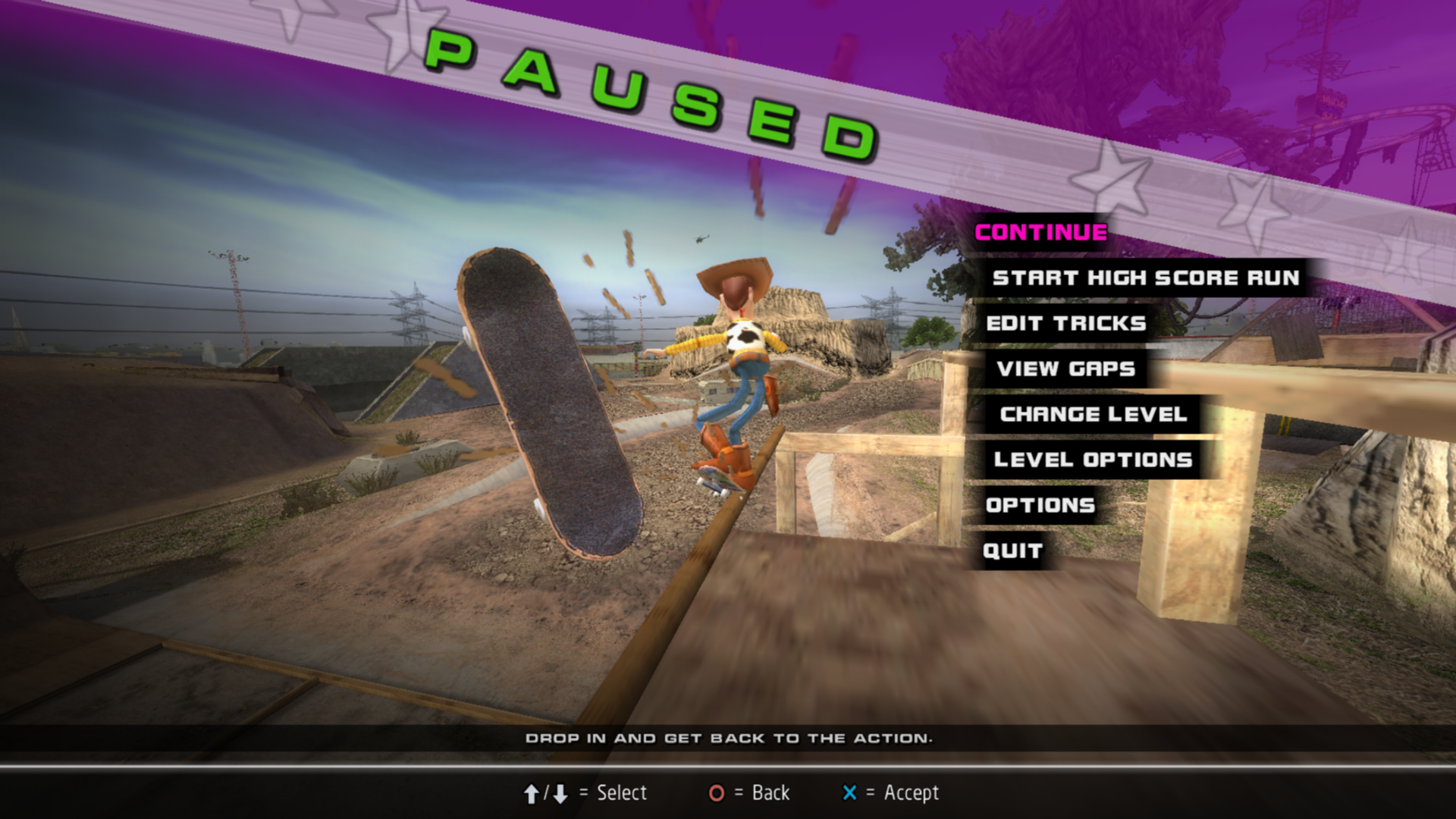Go to the Options menu

click(x=1040, y=506)
